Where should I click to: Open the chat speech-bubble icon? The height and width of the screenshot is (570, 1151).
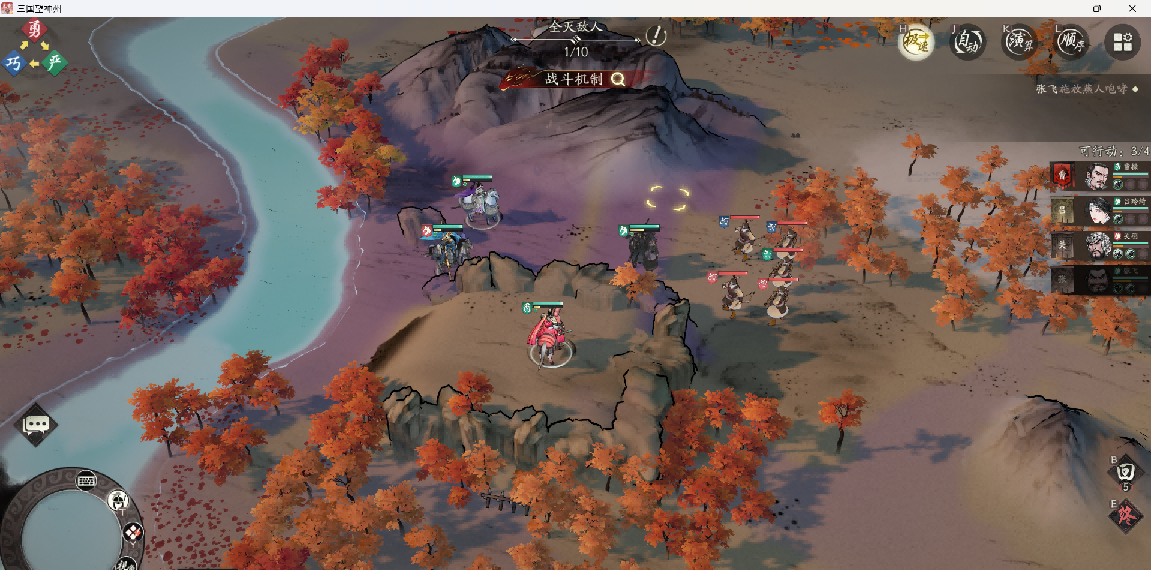[37, 425]
